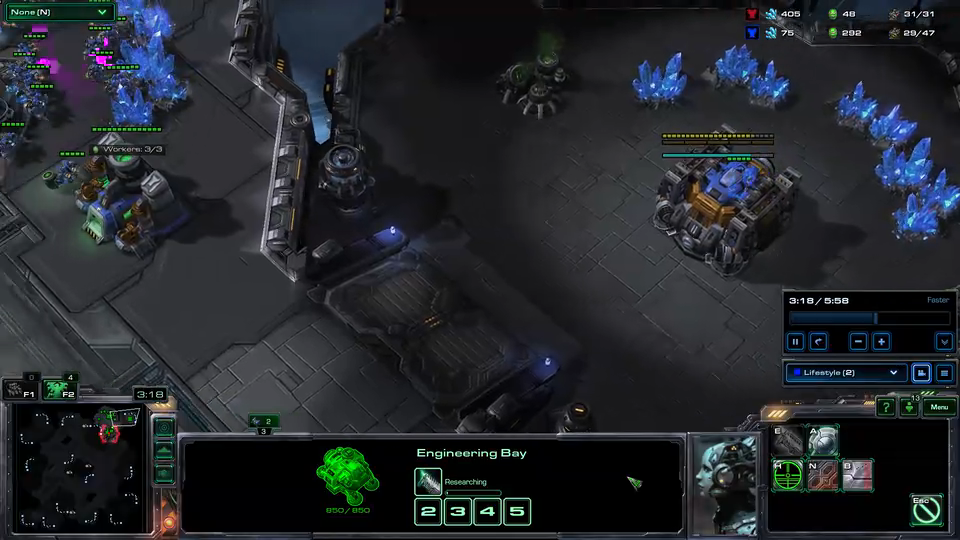Click the minimap to move the camera

pos(78,468)
